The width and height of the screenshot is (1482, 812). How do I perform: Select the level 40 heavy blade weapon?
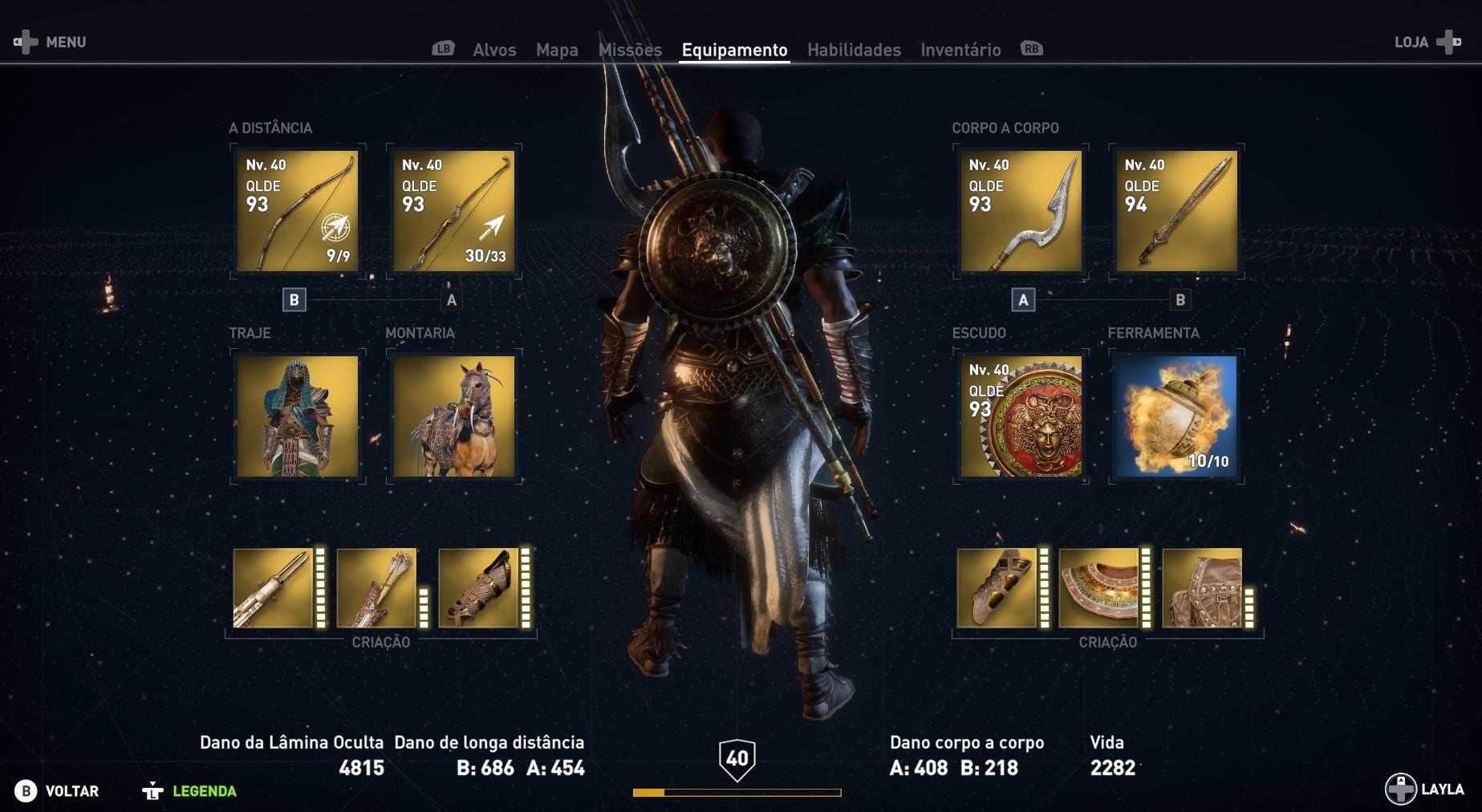click(1177, 211)
